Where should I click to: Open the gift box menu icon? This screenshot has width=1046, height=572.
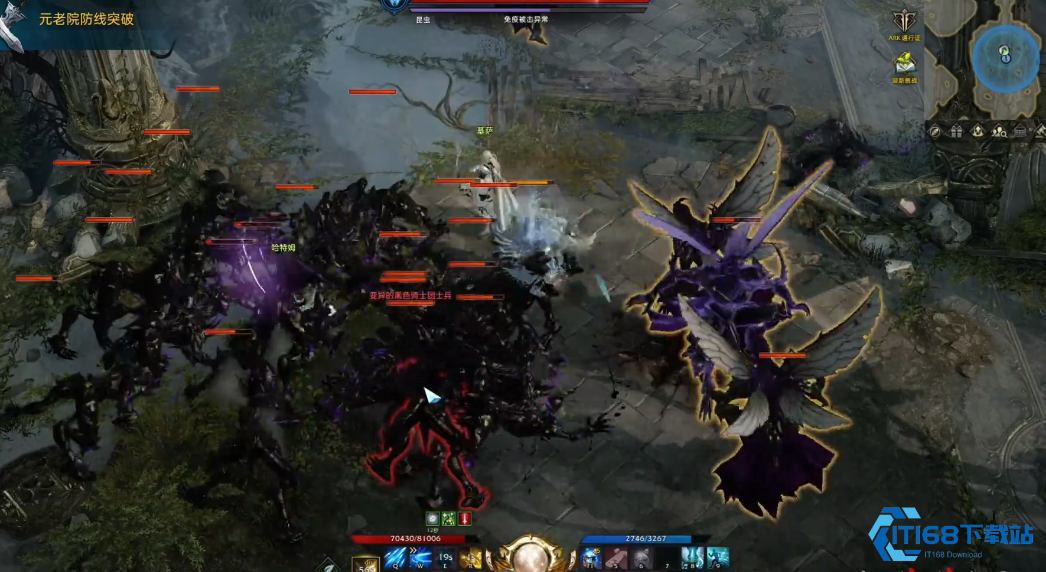[956, 131]
